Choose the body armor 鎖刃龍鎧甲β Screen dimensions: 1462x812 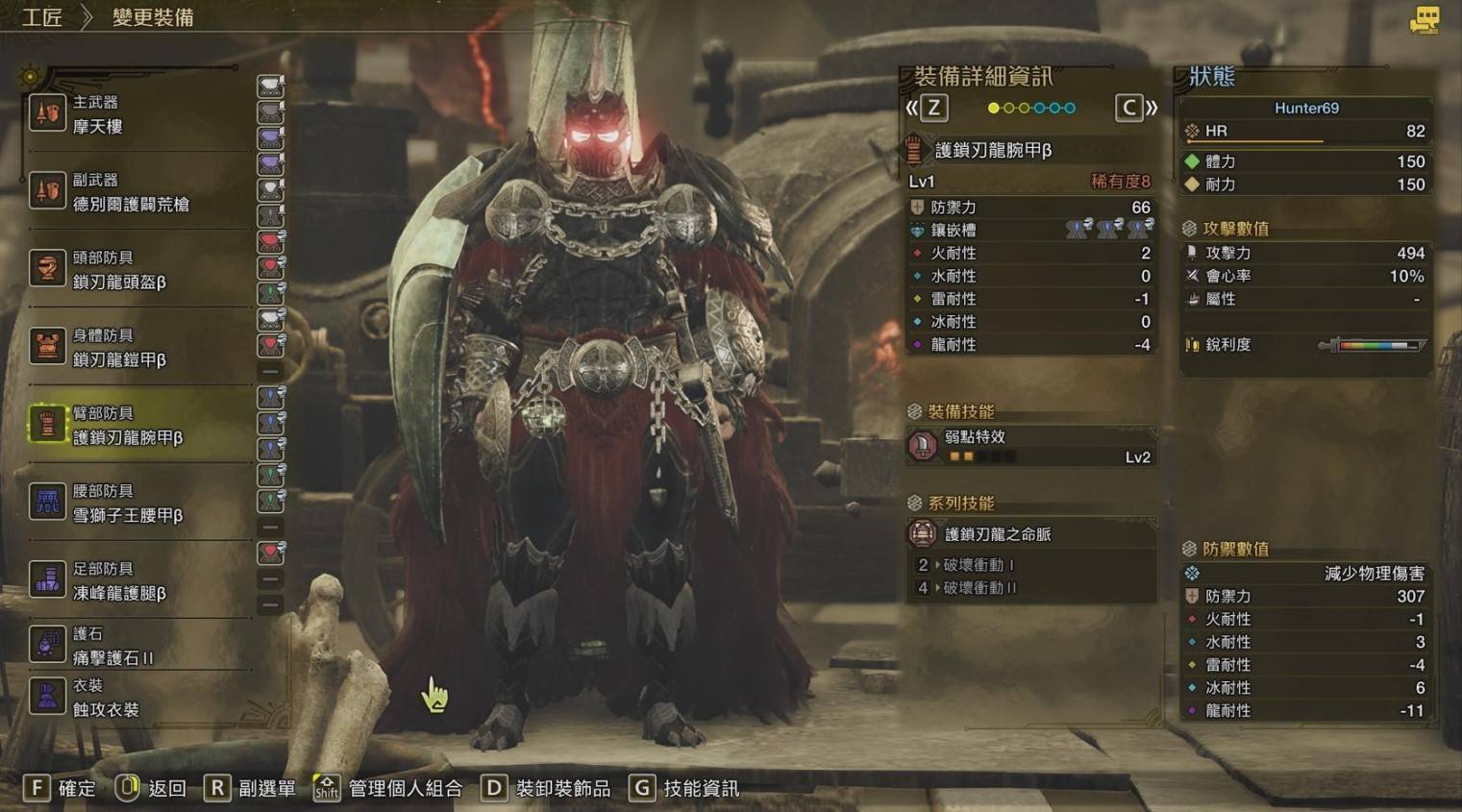(x=135, y=348)
